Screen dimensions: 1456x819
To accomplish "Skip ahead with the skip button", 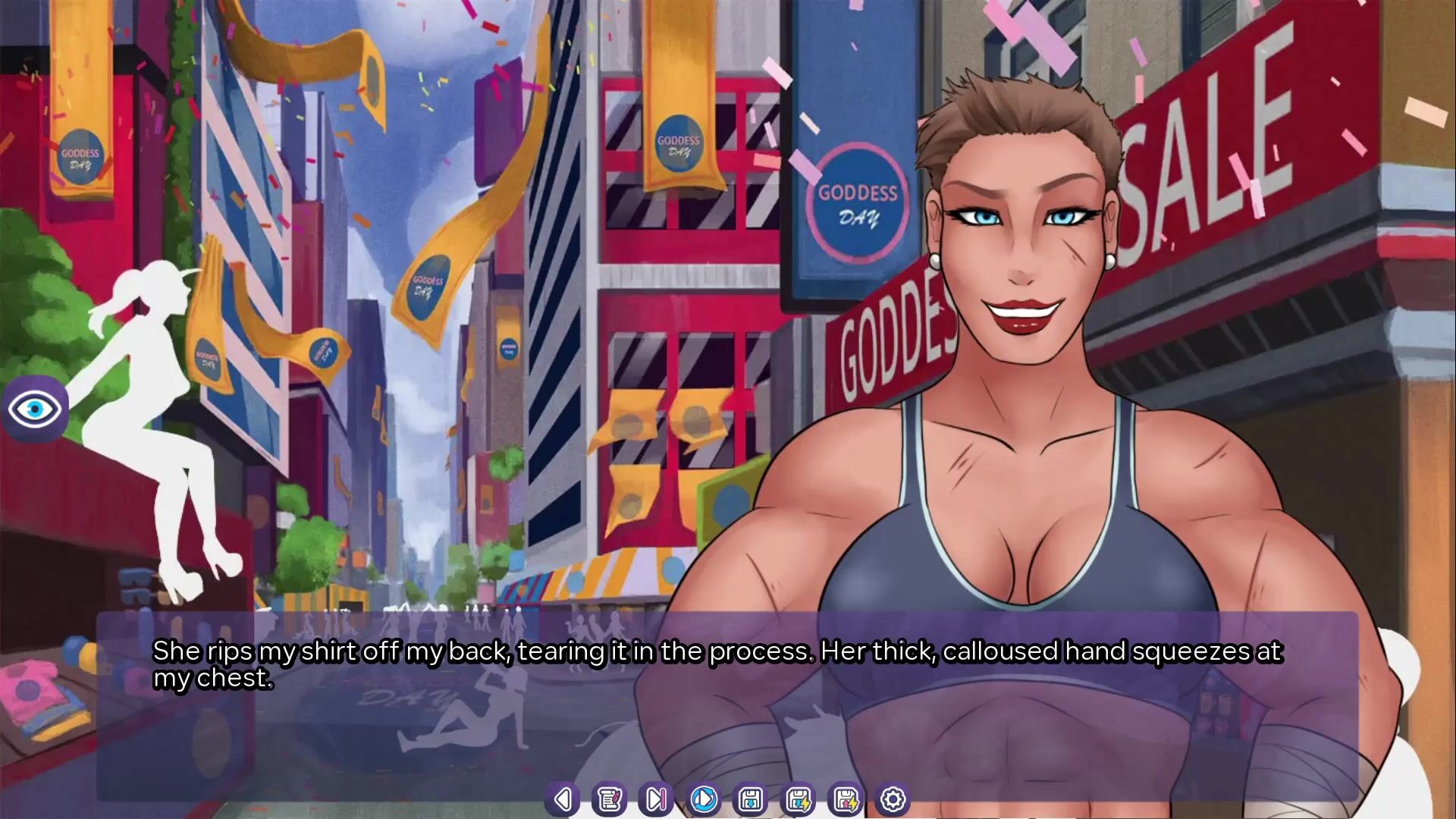I will point(657,799).
